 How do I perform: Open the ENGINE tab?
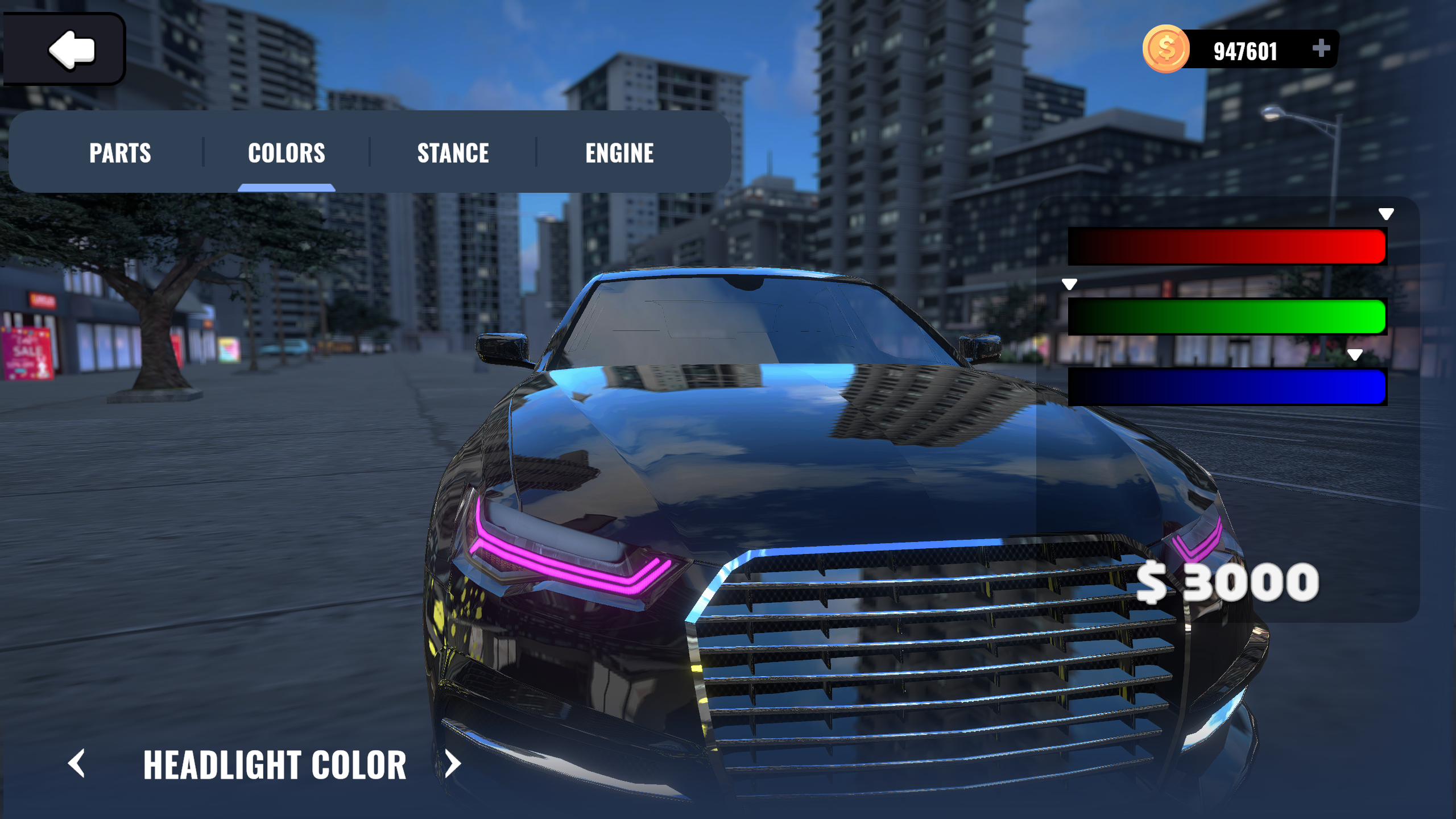pos(619,152)
